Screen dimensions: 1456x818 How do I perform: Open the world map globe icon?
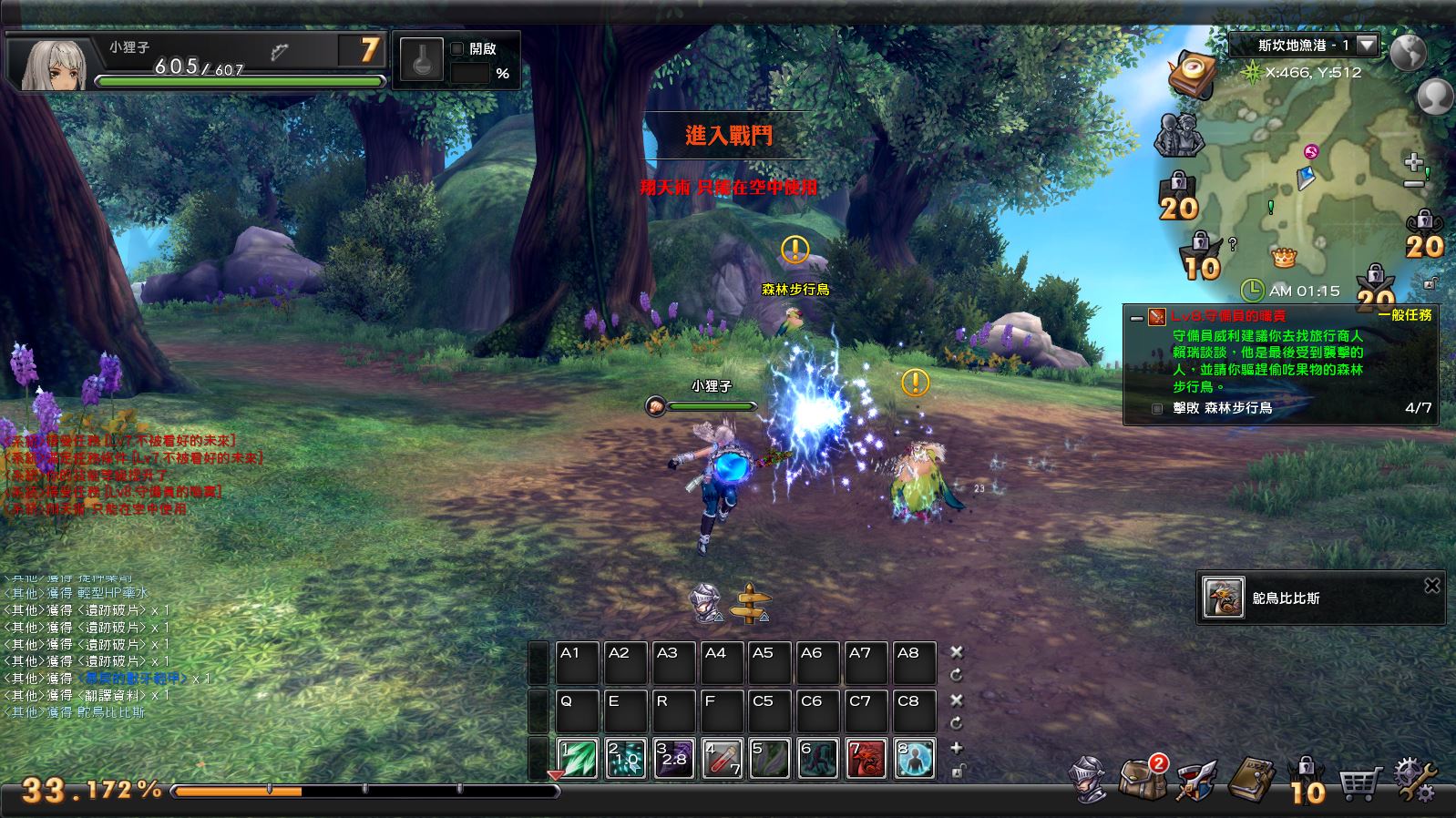coord(1407,53)
